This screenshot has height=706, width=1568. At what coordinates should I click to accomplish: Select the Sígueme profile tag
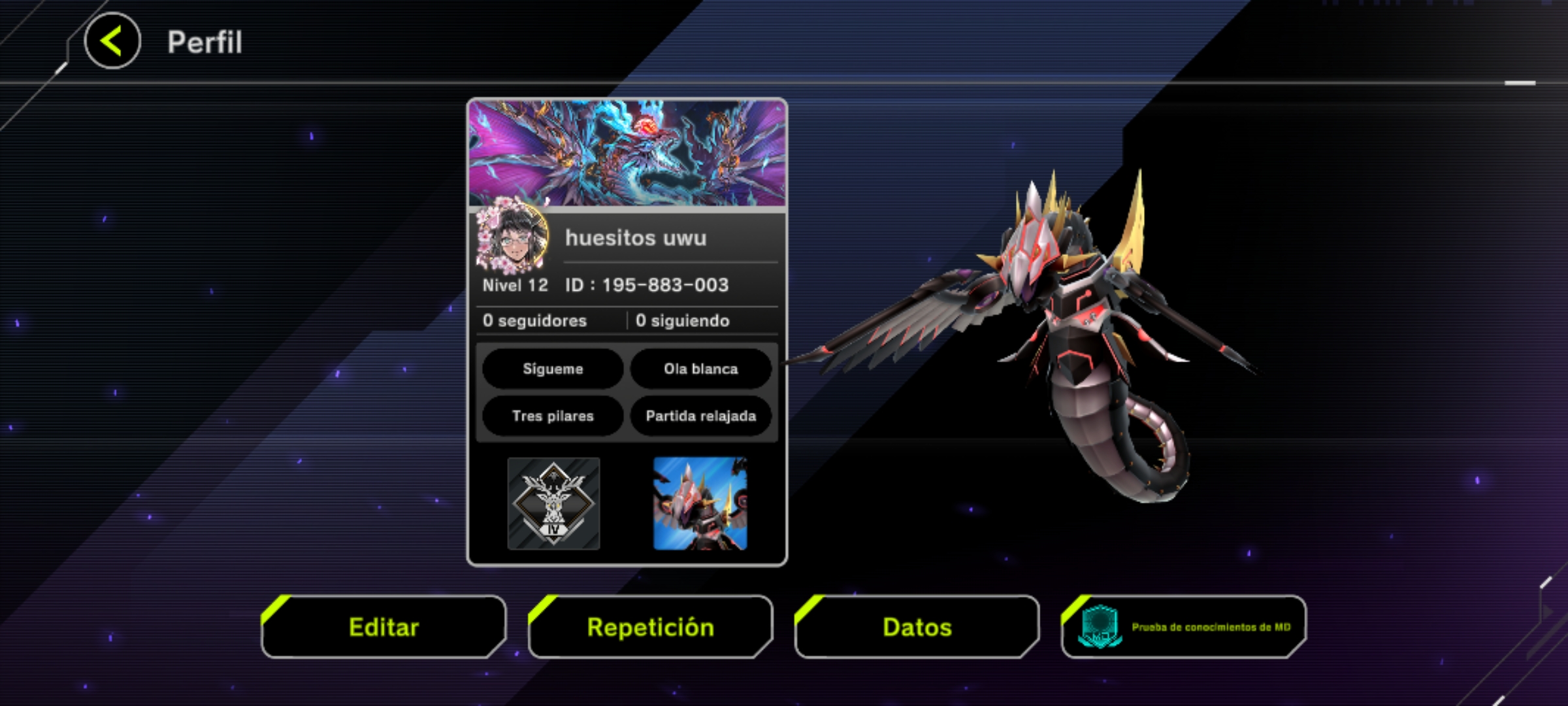coord(553,369)
